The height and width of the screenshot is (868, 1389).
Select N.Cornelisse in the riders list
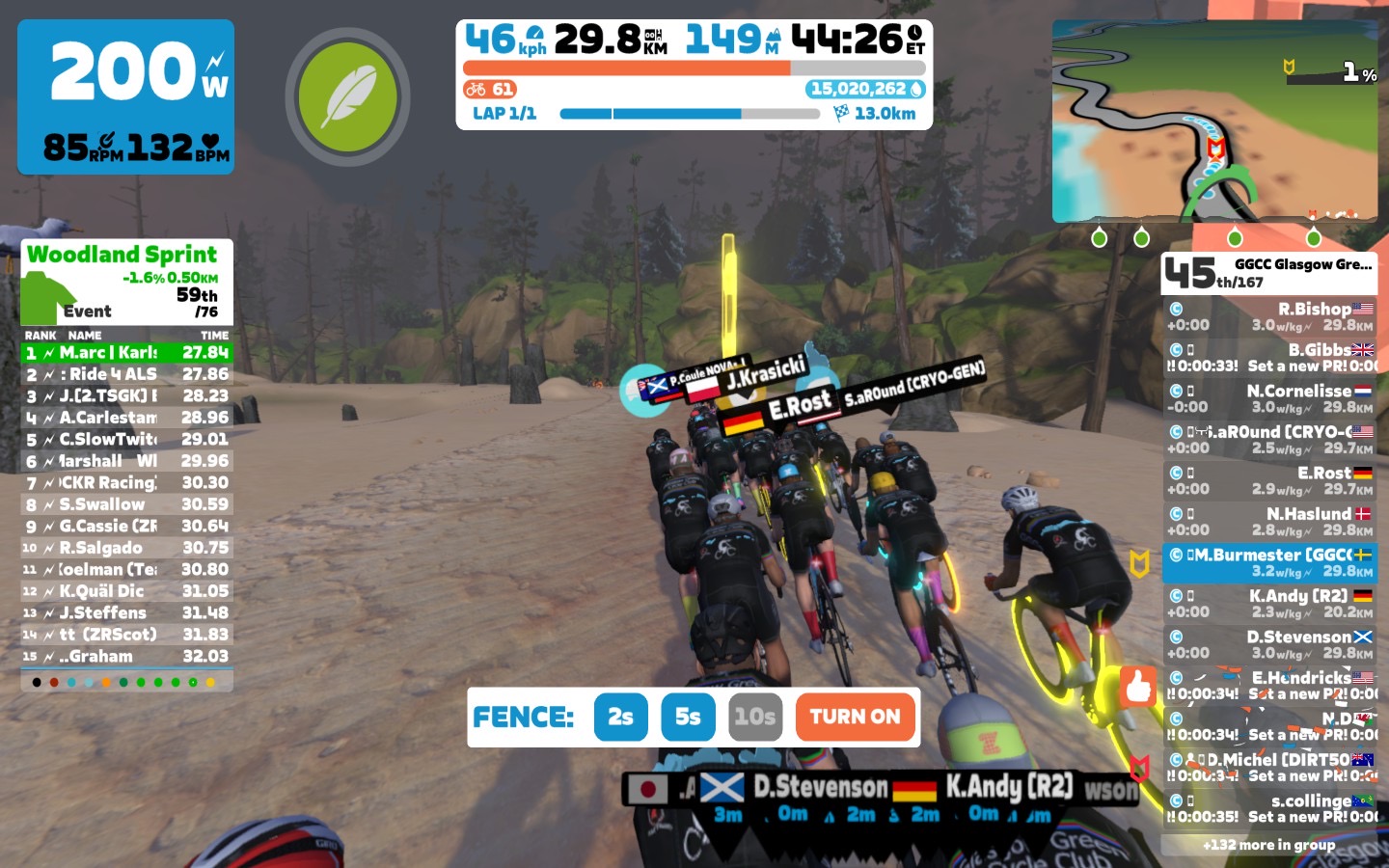pyautogui.click(x=1269, y=398)
